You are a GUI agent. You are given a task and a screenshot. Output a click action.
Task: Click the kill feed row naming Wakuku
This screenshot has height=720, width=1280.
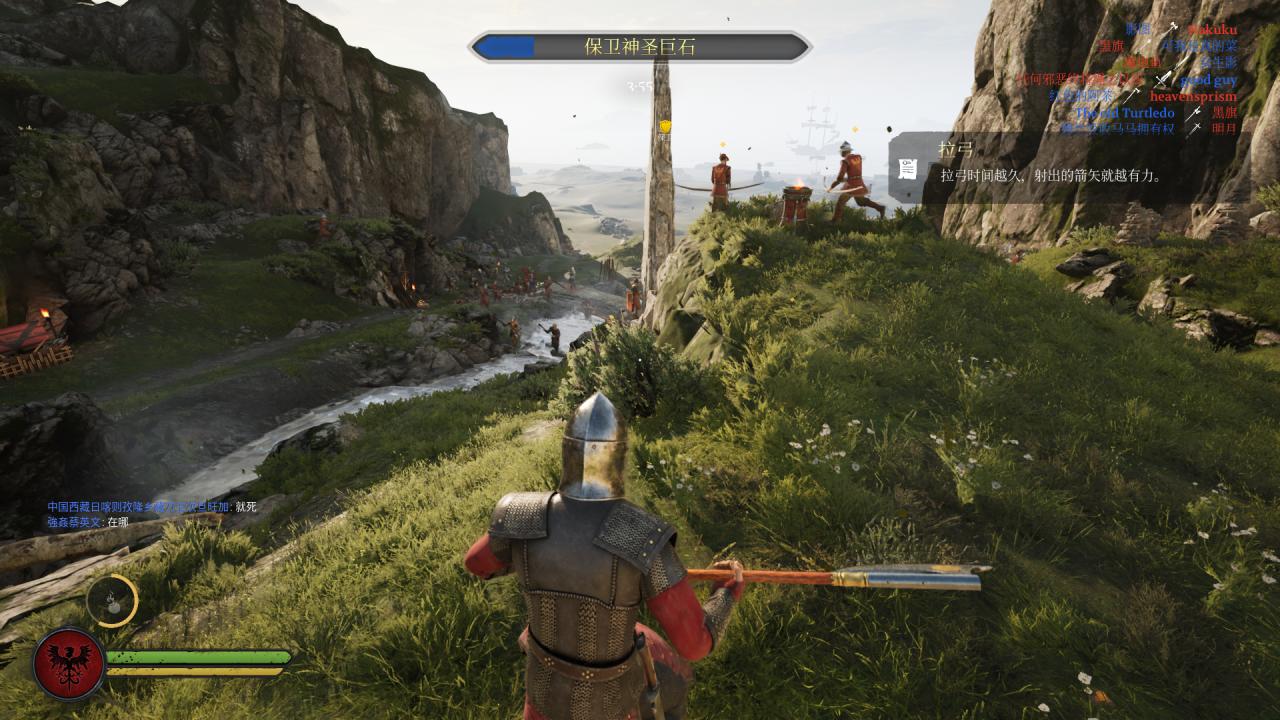[x=1180, y=30]
